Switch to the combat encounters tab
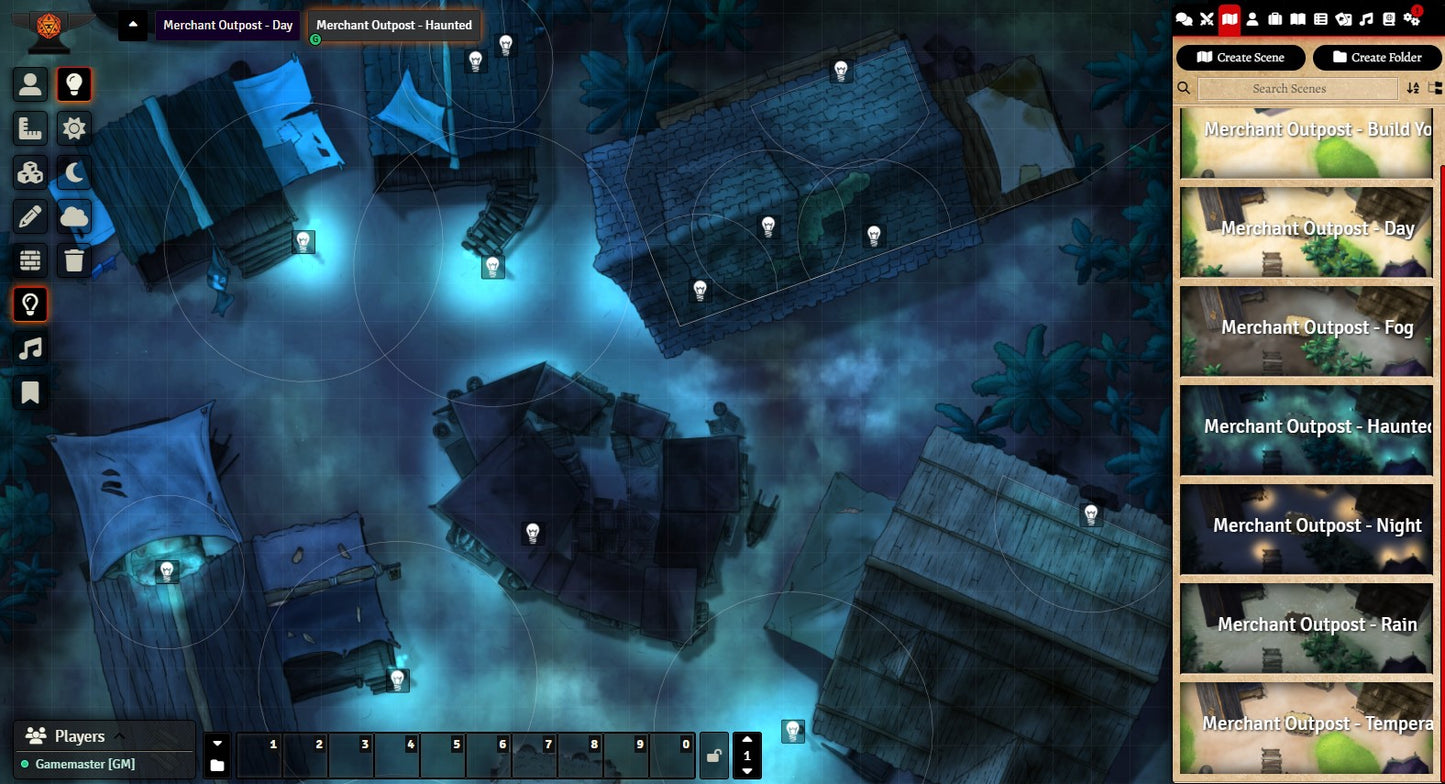Viewport: 1445px width, 784px height. click(1207, 19)
